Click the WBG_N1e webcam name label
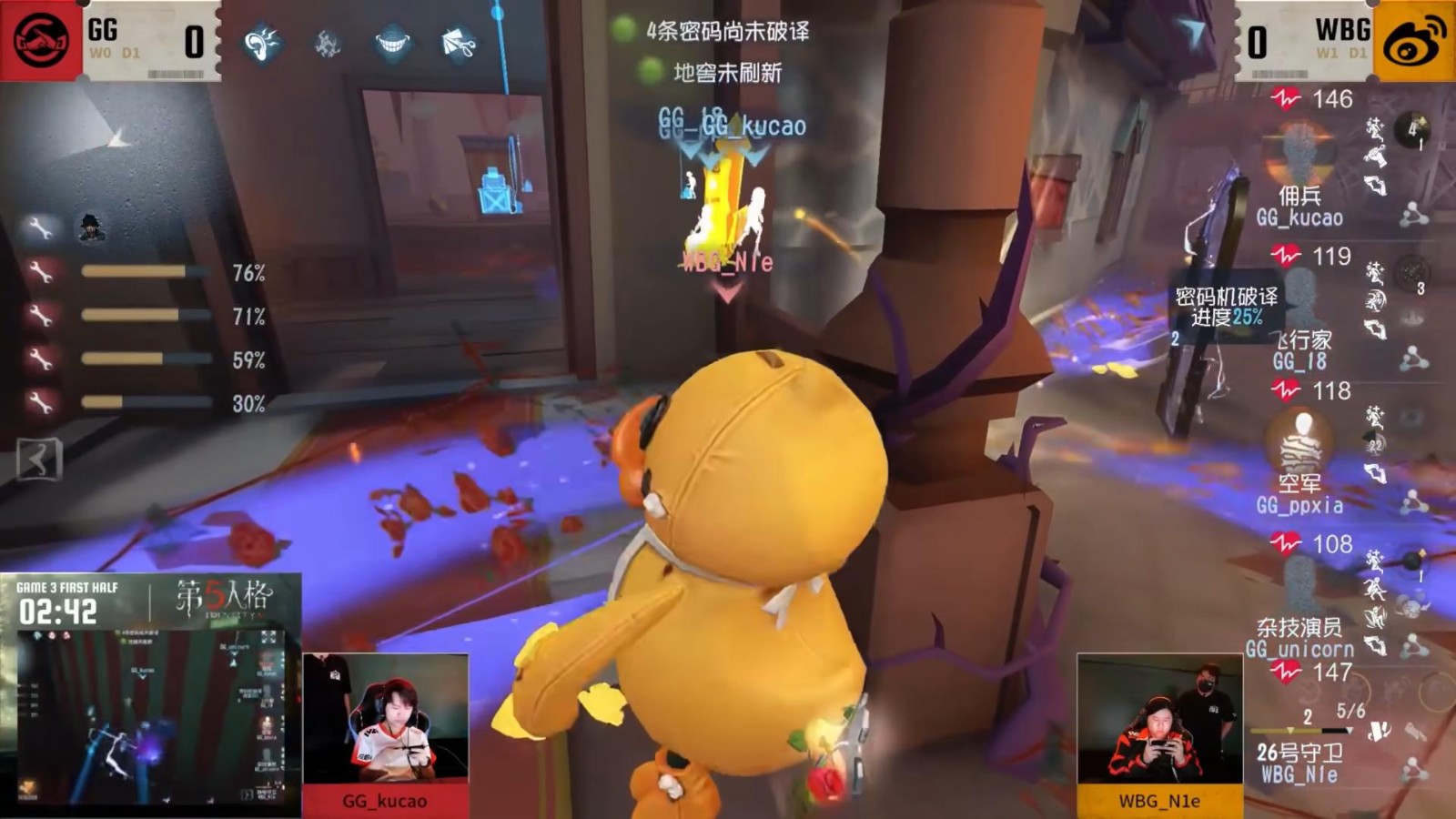 [x=1162, y=803]
